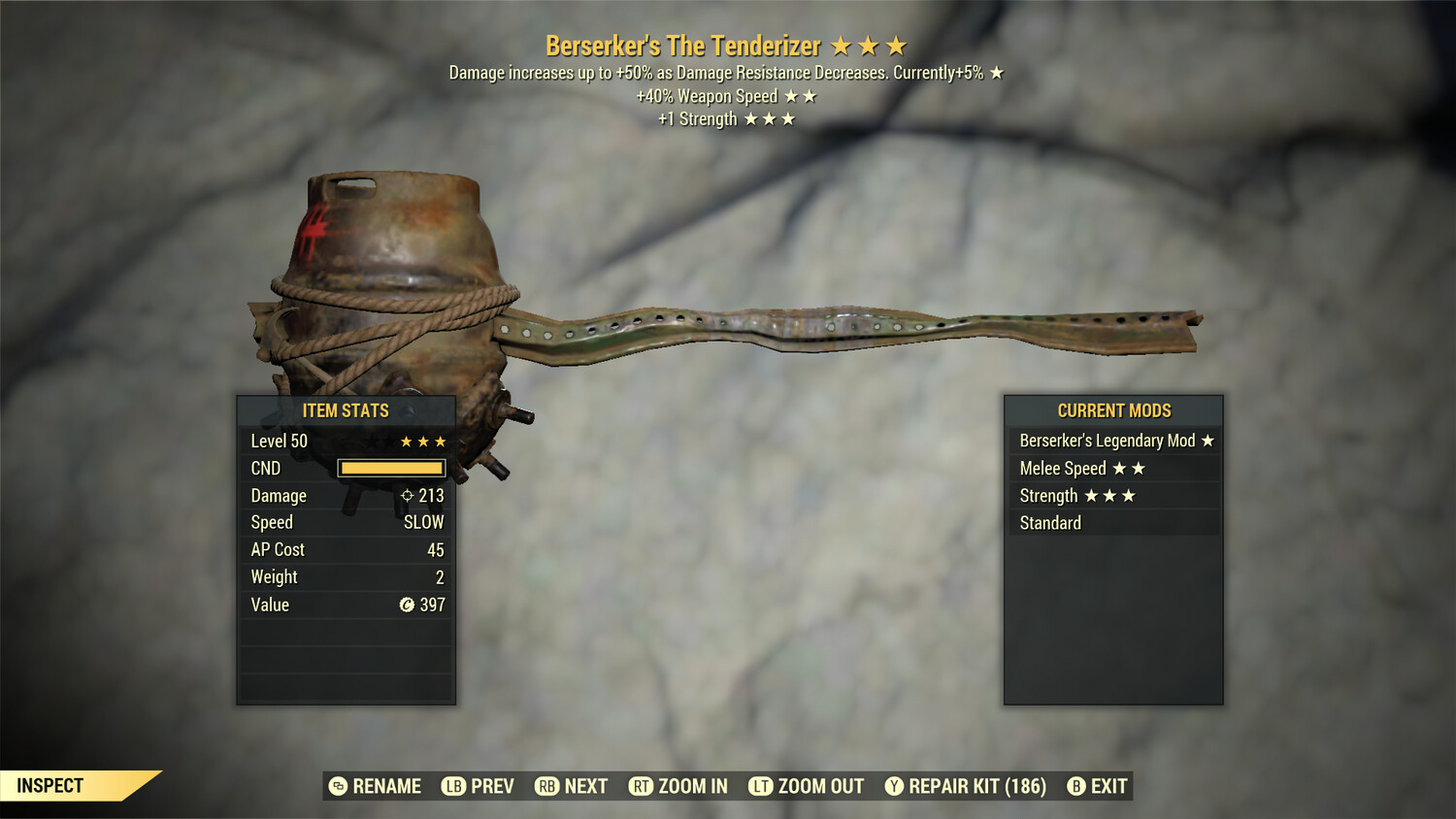The image size is (1456, 819).
Task: Click the B button icon beside EXIT
Action: click(1075, 786)
